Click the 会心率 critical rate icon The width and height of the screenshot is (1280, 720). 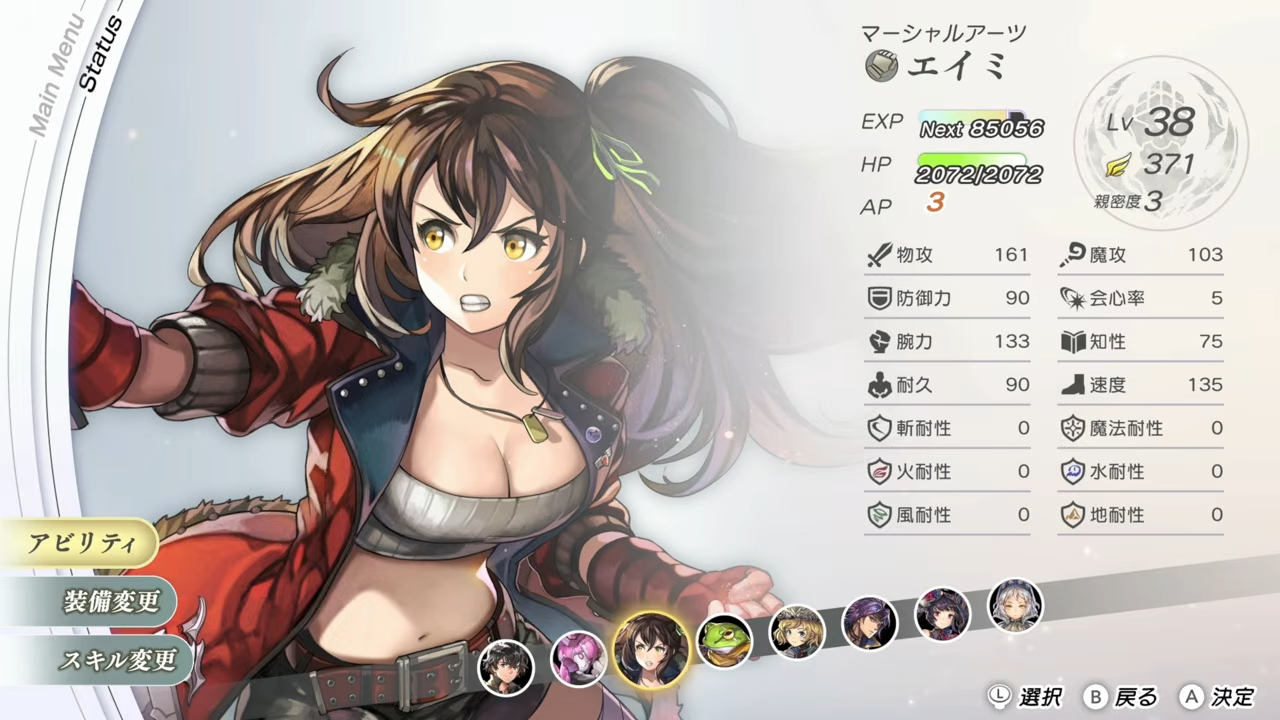pos(1074,298)
